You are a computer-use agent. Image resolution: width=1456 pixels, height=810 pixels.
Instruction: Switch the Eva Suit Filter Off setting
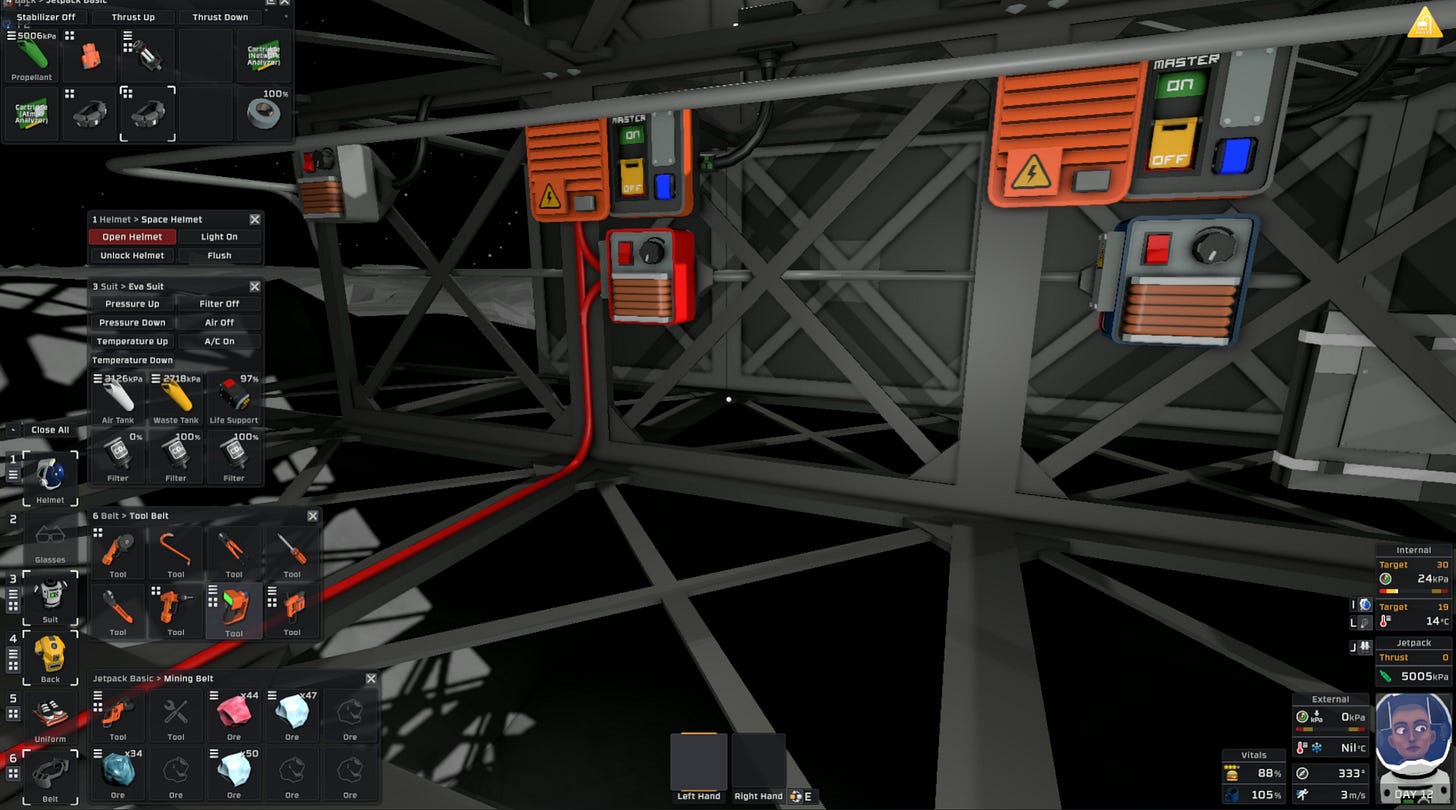click(x=219, y=304)
